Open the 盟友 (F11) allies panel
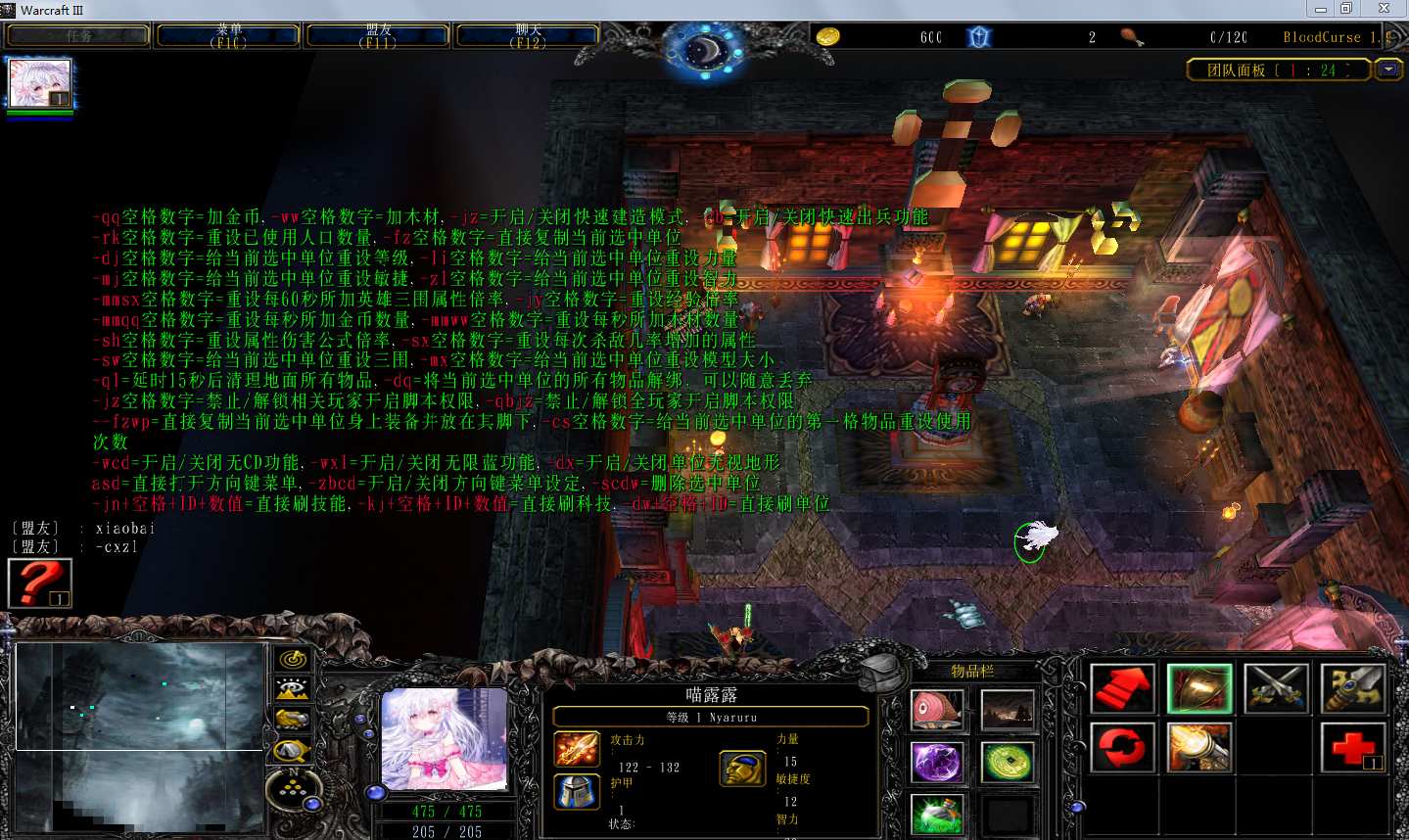The width and height of the screenshot is (1409, 840). pos(378,36)
